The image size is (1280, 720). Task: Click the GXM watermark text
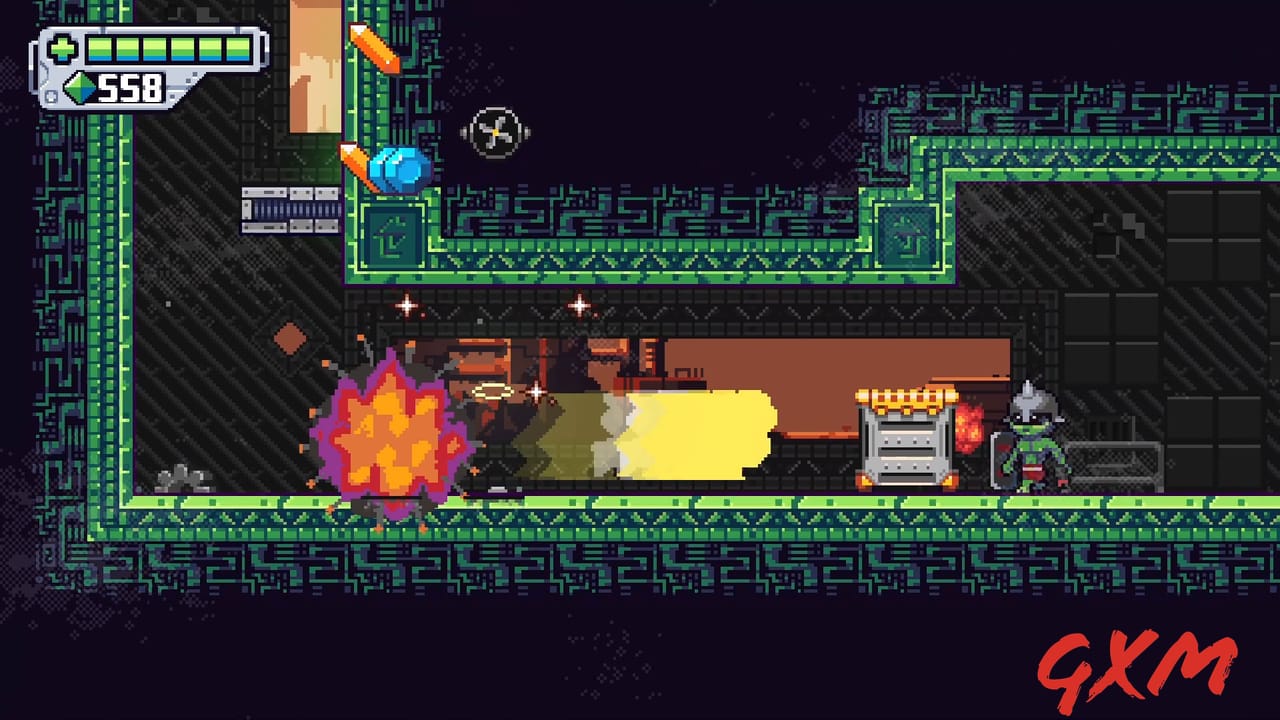[1140, 665]
